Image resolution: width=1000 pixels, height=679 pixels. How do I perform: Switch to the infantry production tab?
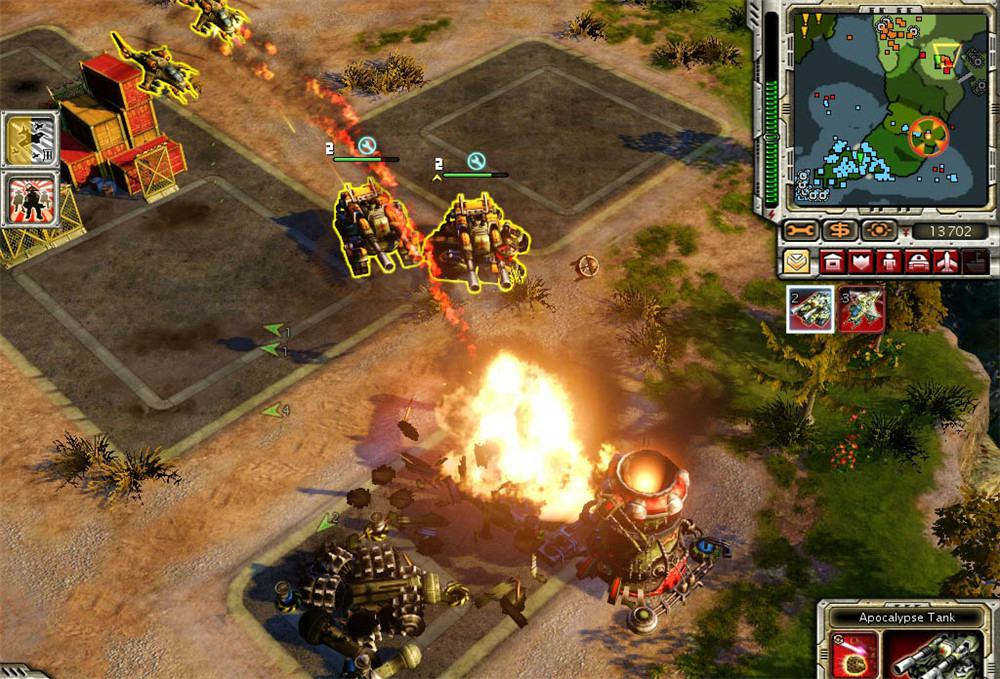pyautogui.click(x=889, y=264)
